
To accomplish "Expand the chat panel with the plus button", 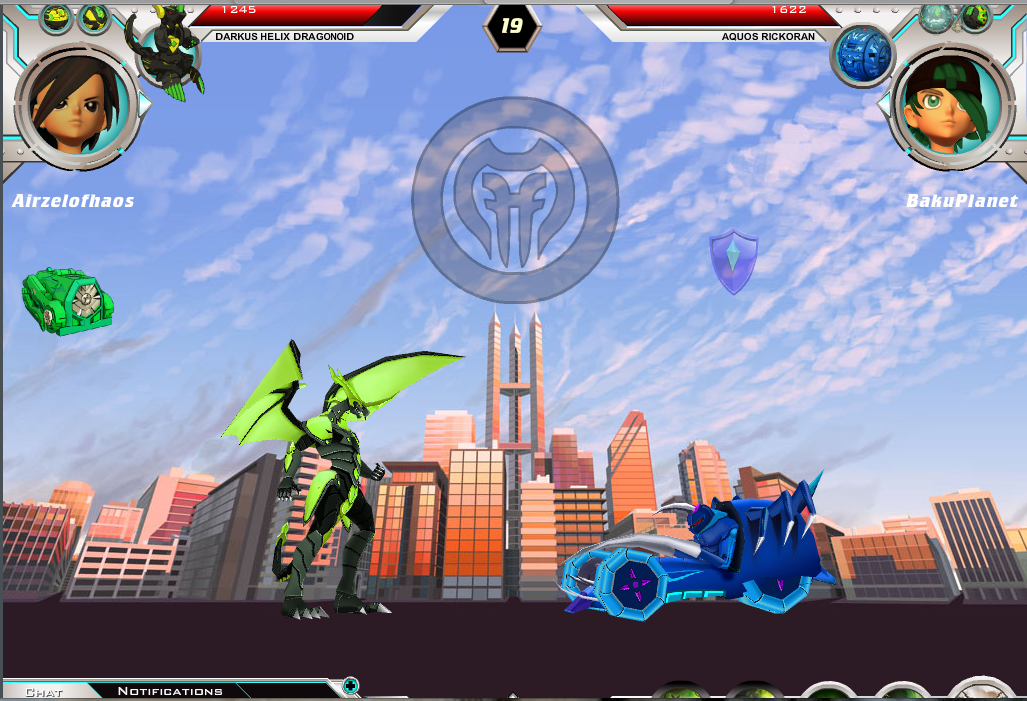I will pos(350,686).
